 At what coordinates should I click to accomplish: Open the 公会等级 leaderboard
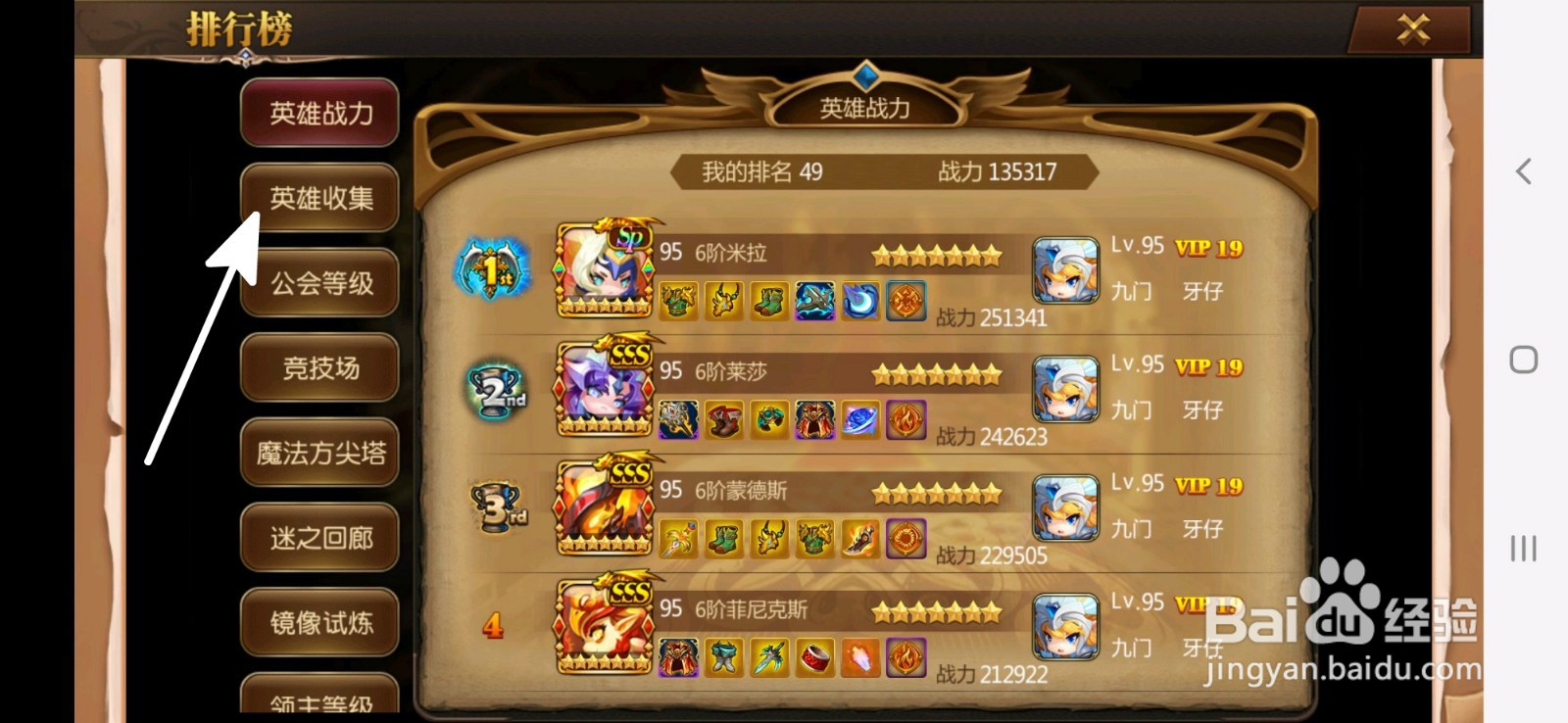point(318,282)
